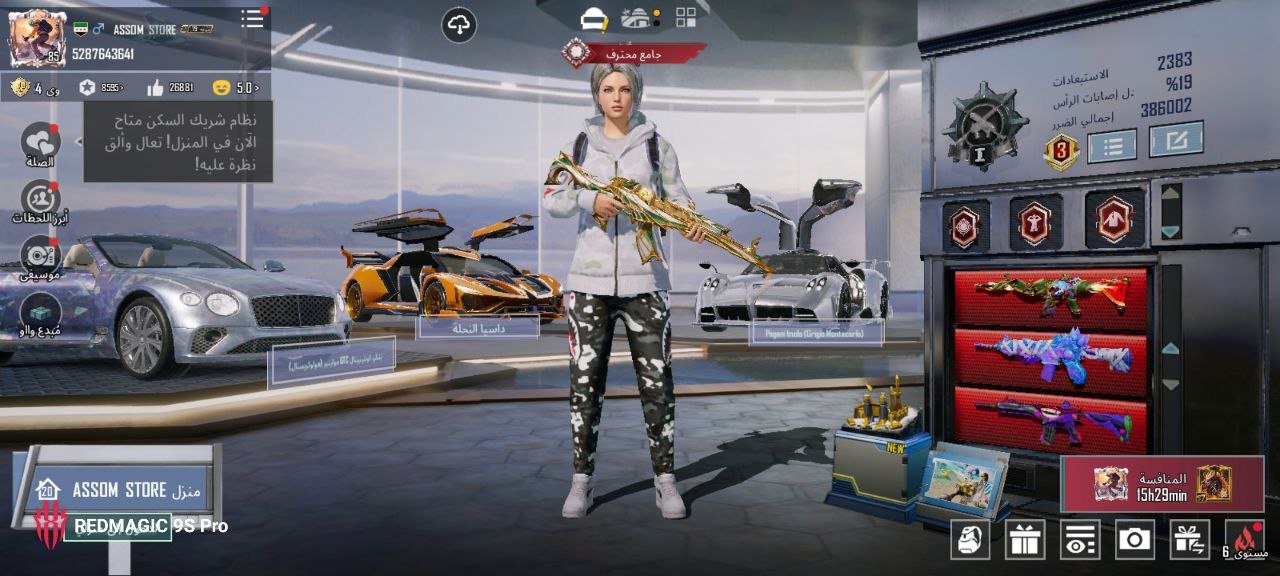Open the eye visibility list button
This screenshot has height=576, width=1280.
point(1080,540)
